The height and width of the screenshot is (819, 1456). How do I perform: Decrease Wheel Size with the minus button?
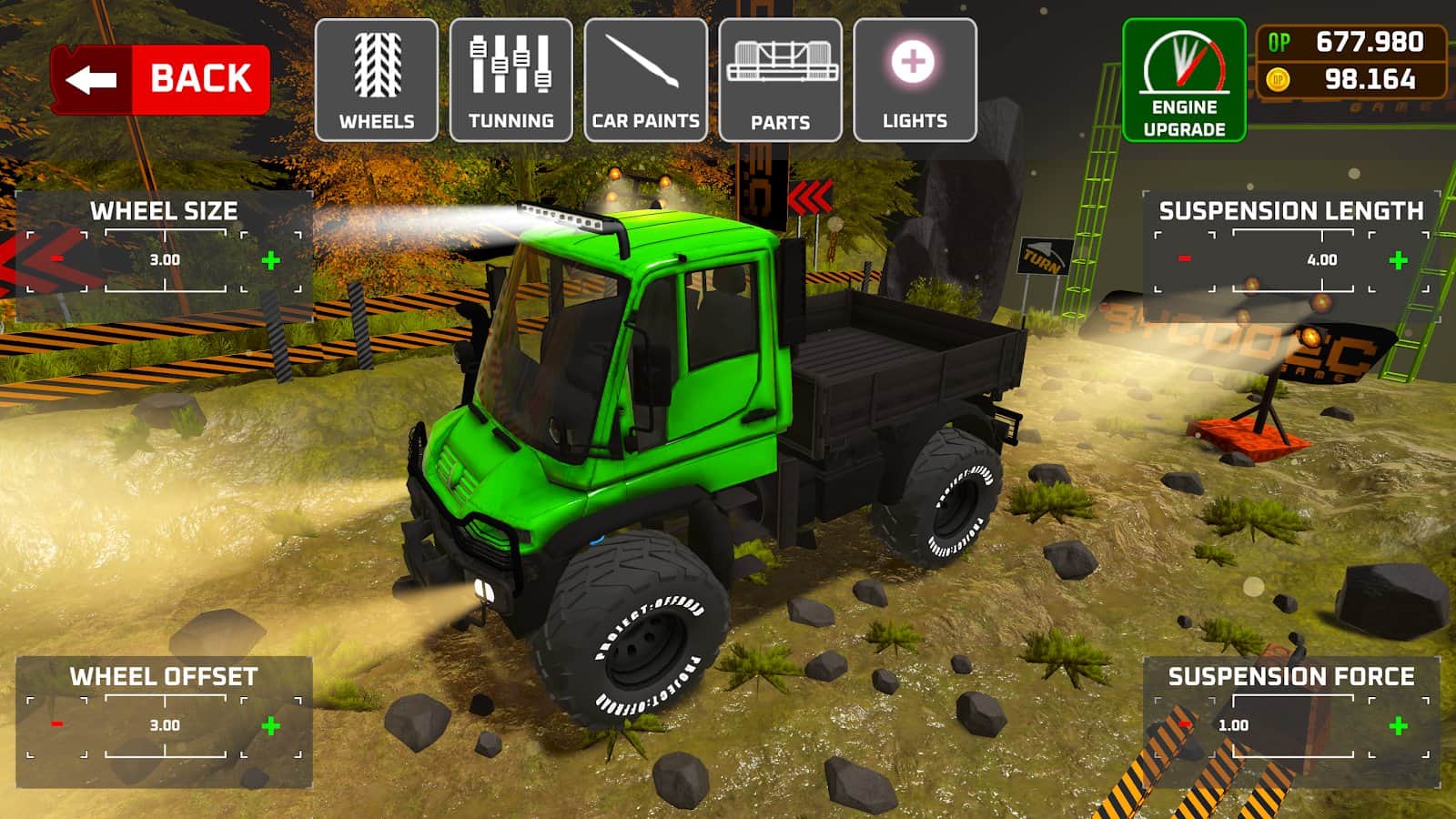tap(57, 259)
